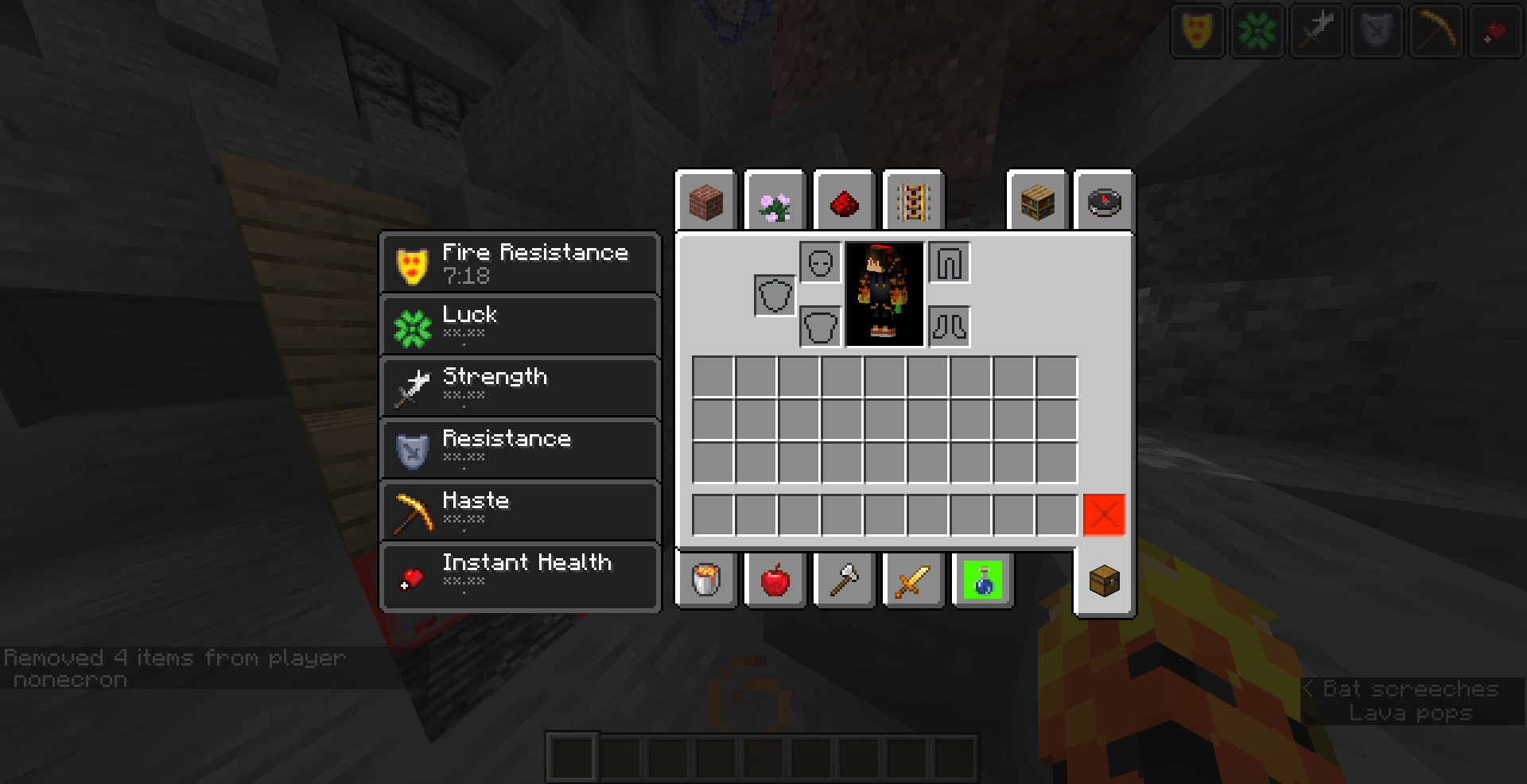Select the golden sword Combat category

coord(913,580)
